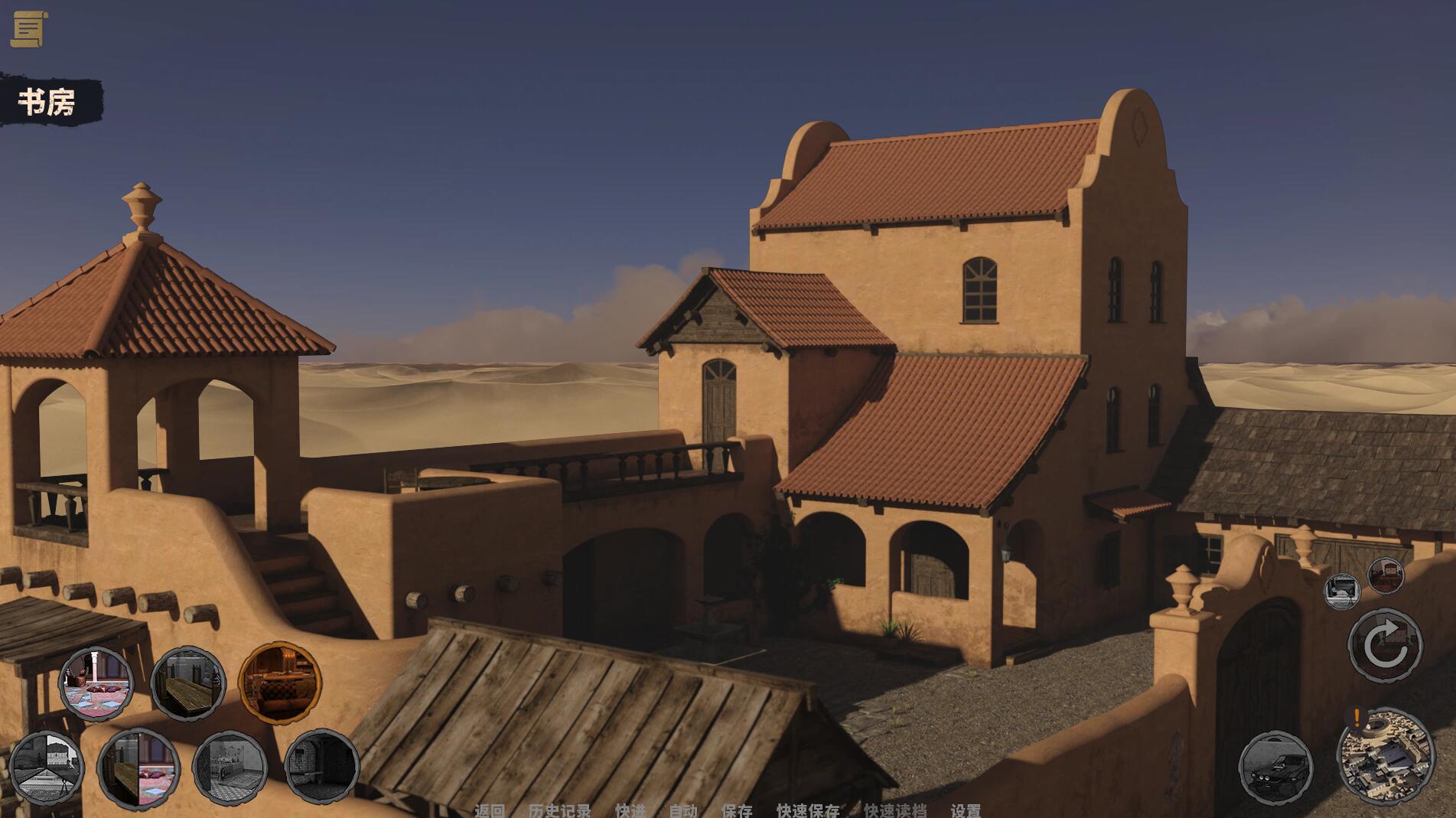Open the three-way split scene thumbnail
Image resolution: width=1456 pixels, height=818 pixels.
coord(46,767)
